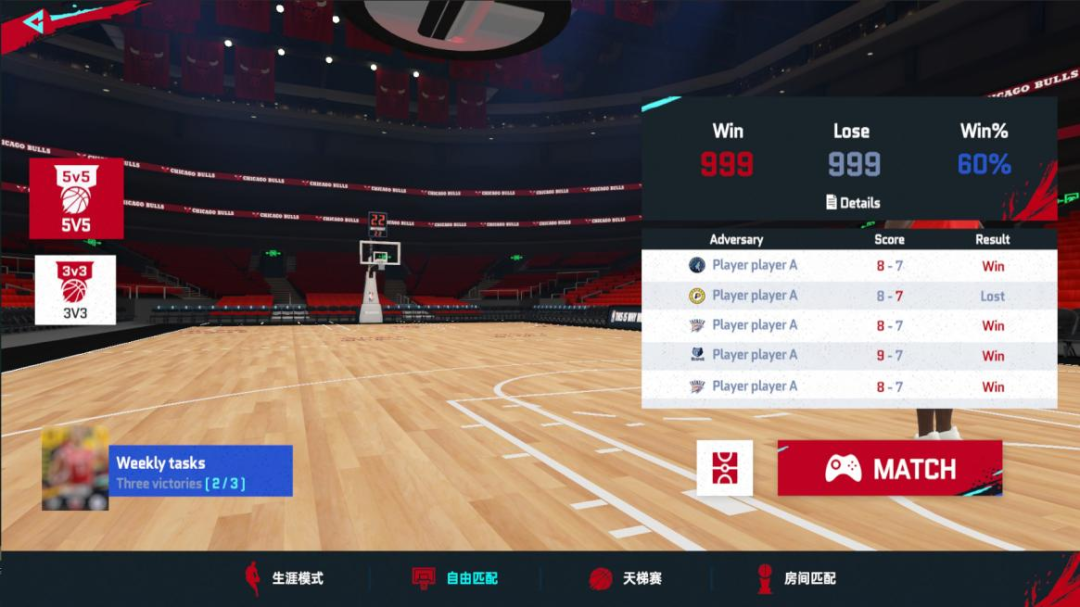The image size is (1080, 607).
Task: Select the match row with Lost result
Action: pyautogui.click(x=848, y=296)
